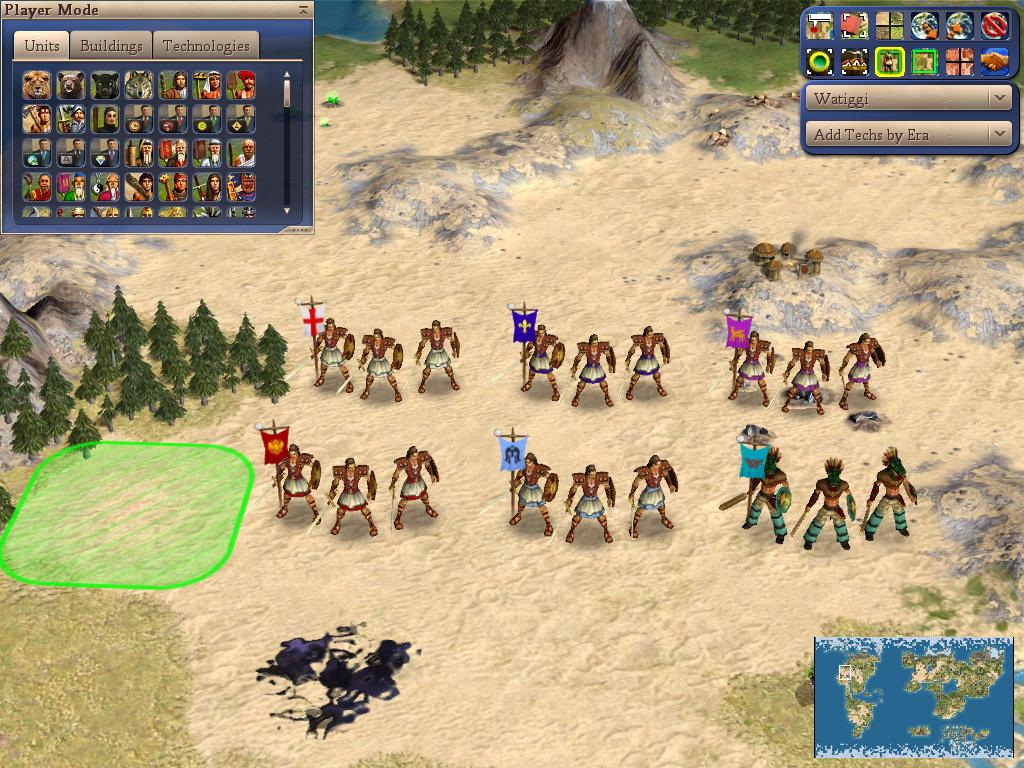1024x768 pixels.
Task: Pick the bear unit icon
Action: pyautogui.click(x=71, y=85)
